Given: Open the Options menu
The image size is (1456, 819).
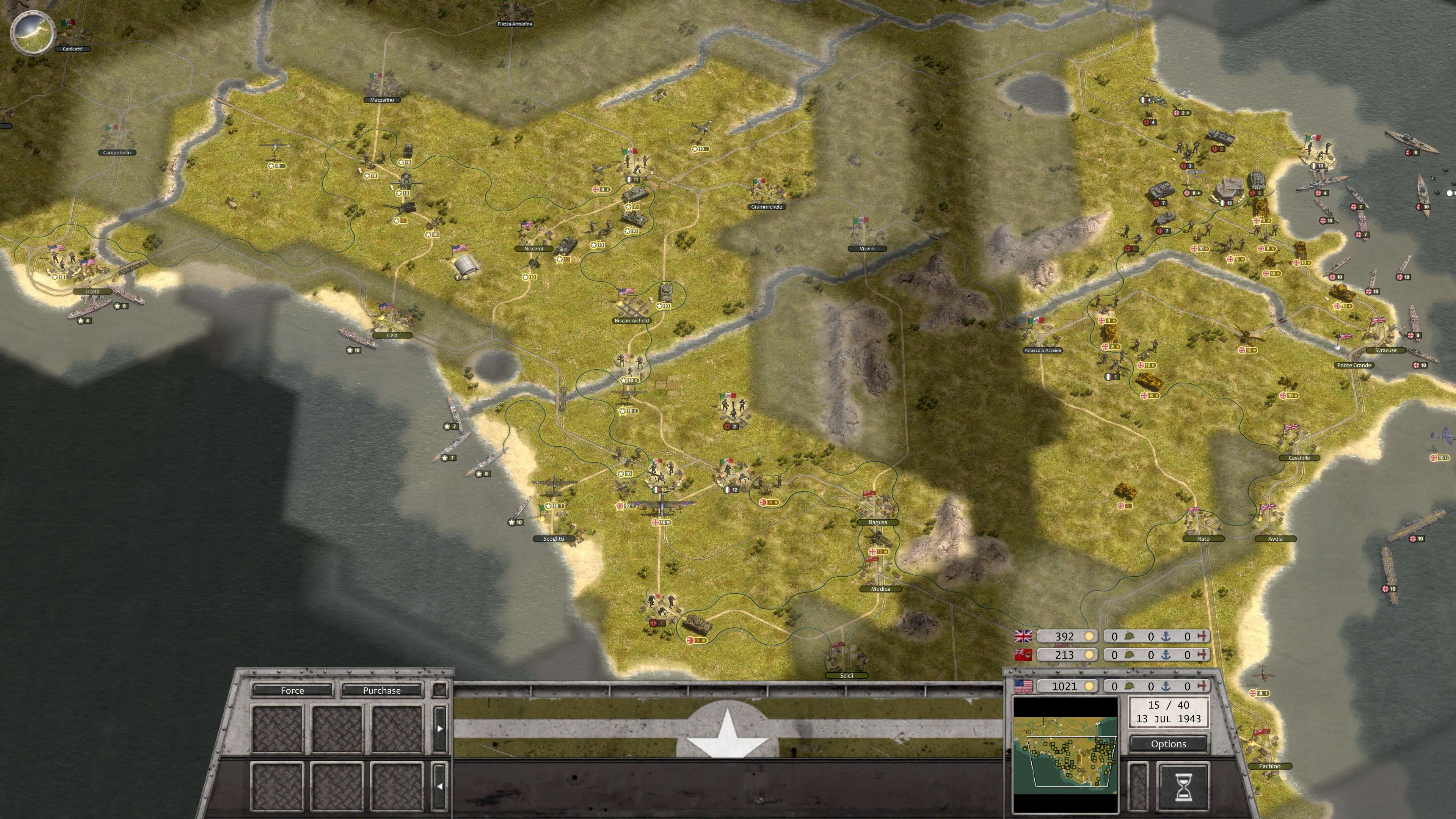Looking at the screenshot, I should tap(1168, 744).
